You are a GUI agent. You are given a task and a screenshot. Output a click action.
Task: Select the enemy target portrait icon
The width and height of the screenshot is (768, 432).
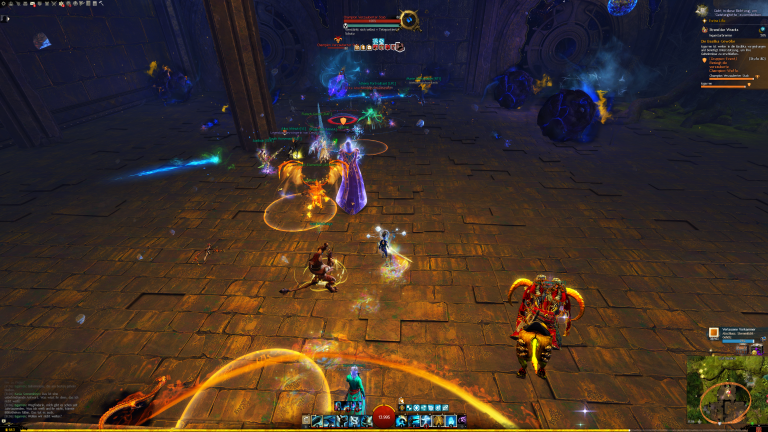pos(408,18)
